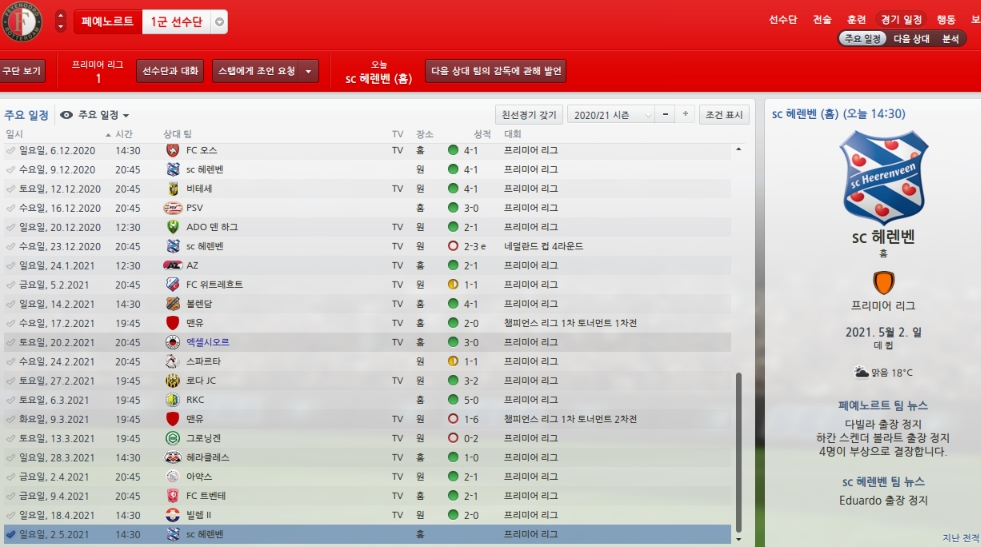Click the 선수단과 대화 button
The image size is (981, 547).
pyautogui.click(x=170, y=71)
